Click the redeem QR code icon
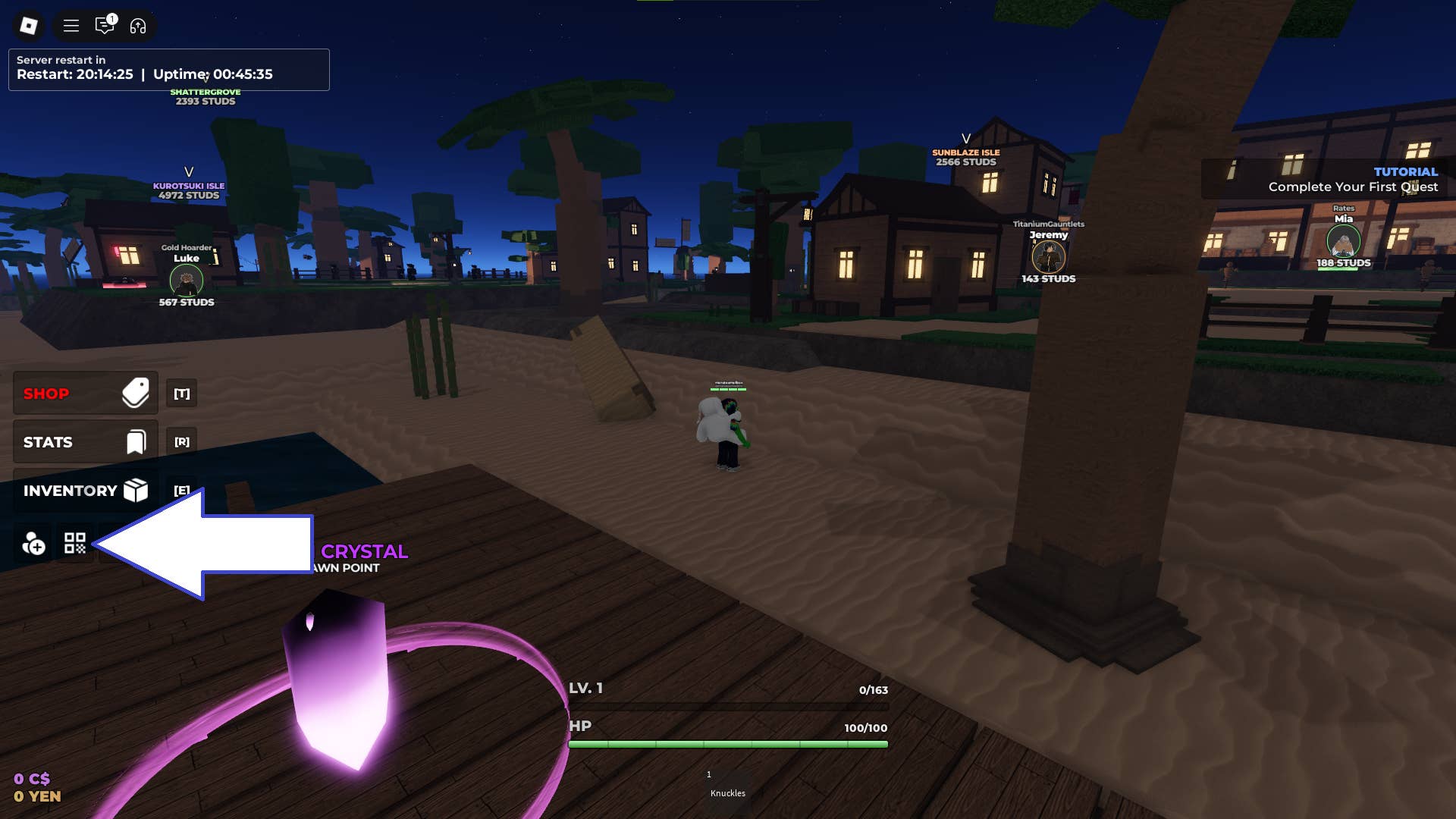The width and height of the screenshot is (1456, 819). [74, 543]
